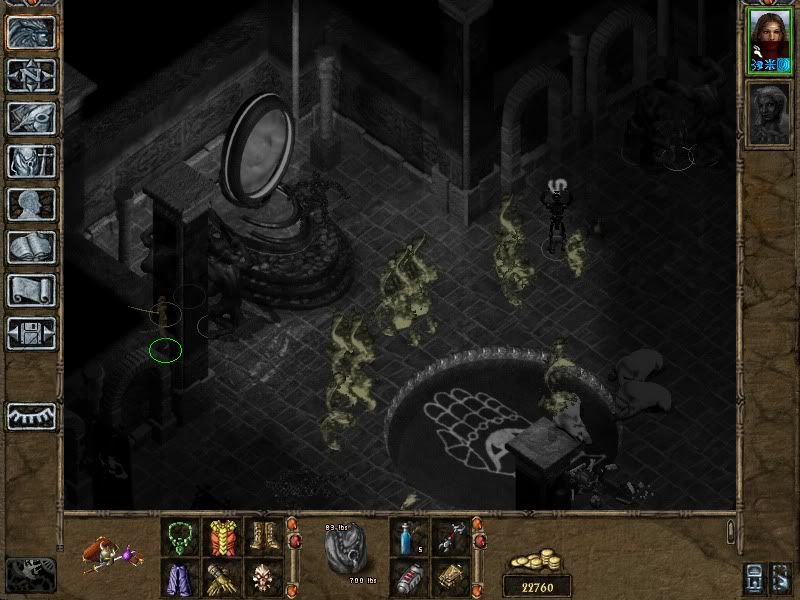Choose the boots equipment slot

click(265, 537)
